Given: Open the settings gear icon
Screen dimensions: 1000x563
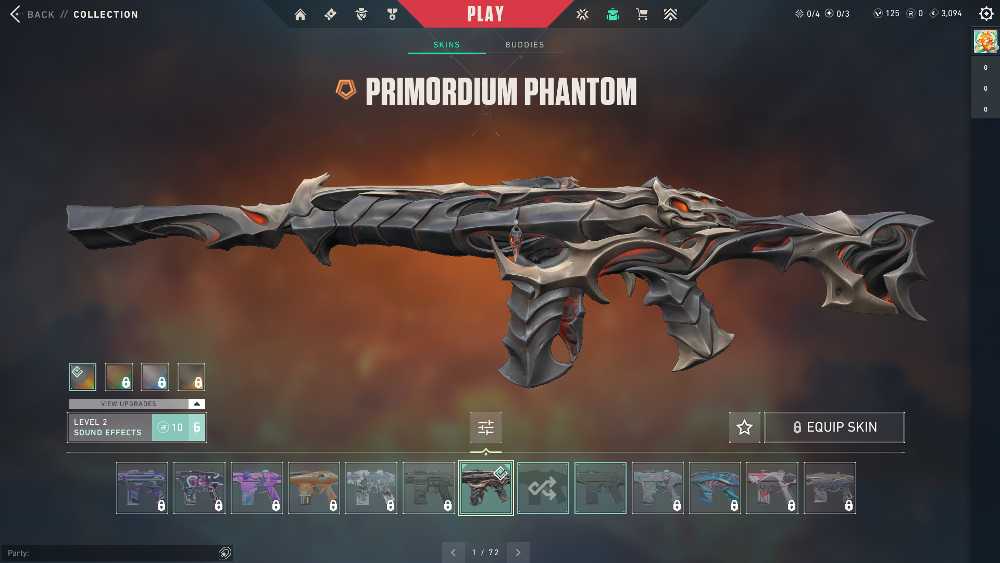Looking at the screenshot, I should point(985,14).
